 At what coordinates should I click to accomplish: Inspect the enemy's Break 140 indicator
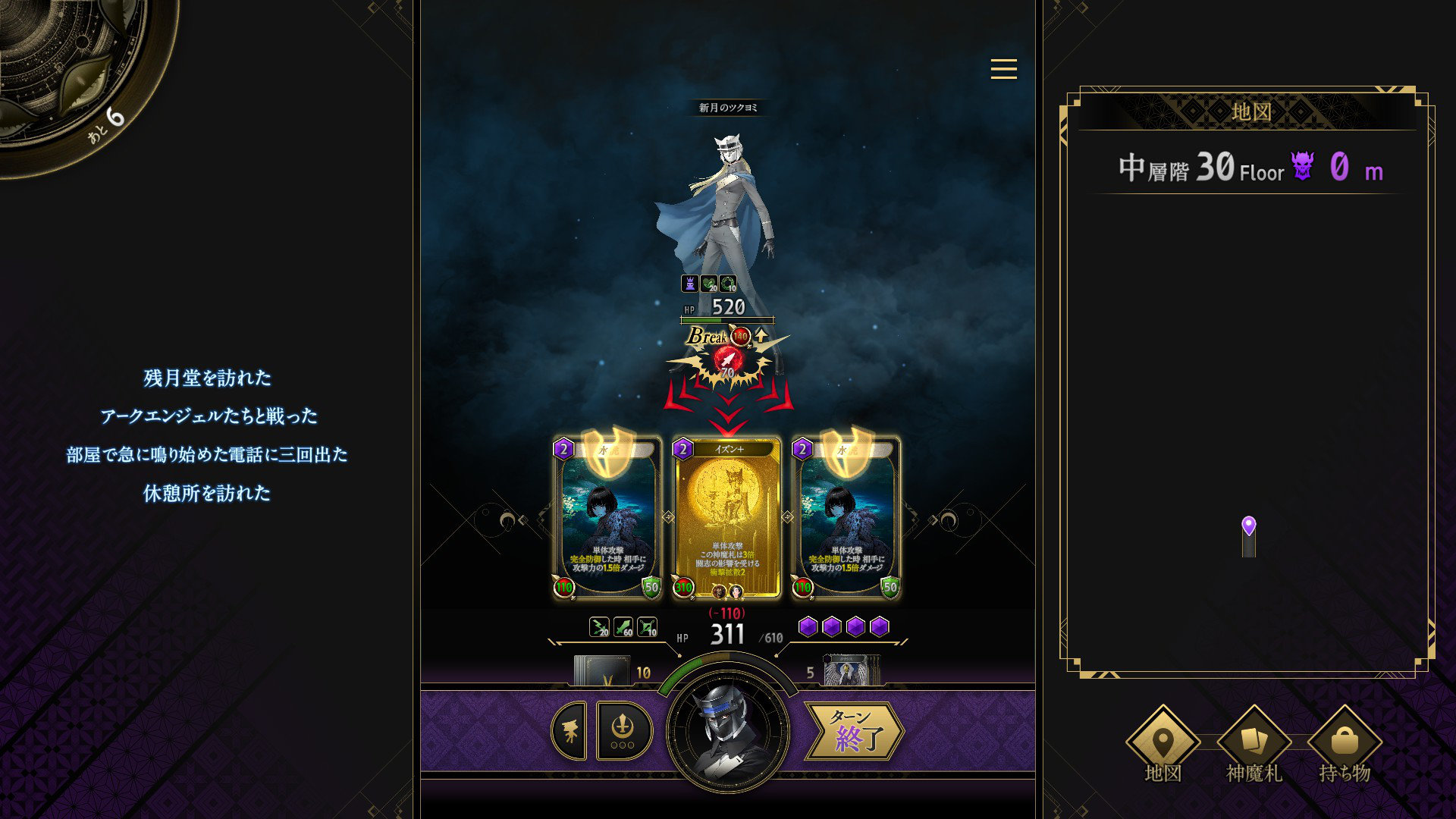click(741, 336)
